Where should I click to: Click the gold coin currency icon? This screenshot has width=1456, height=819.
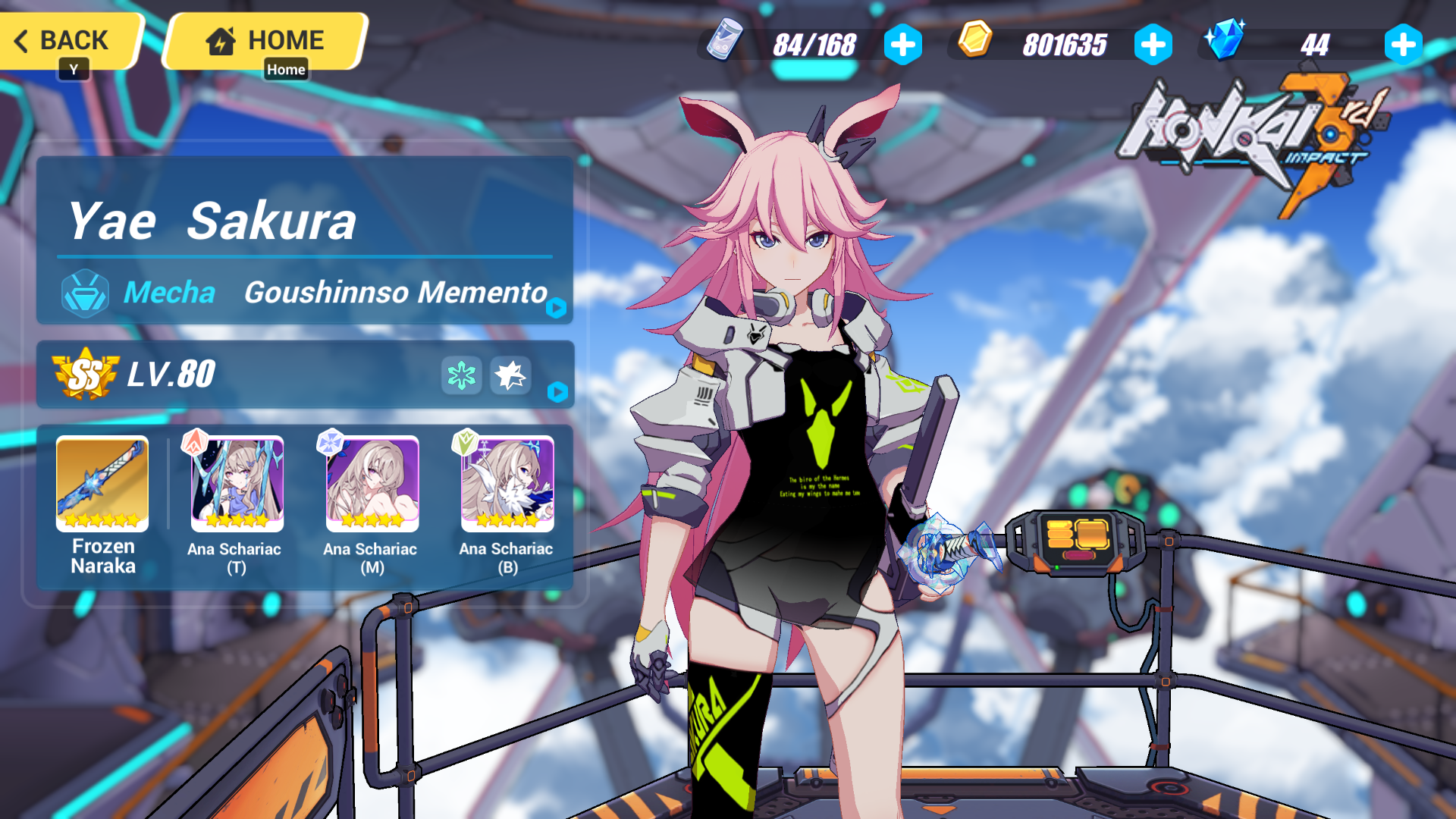point(975,43)
